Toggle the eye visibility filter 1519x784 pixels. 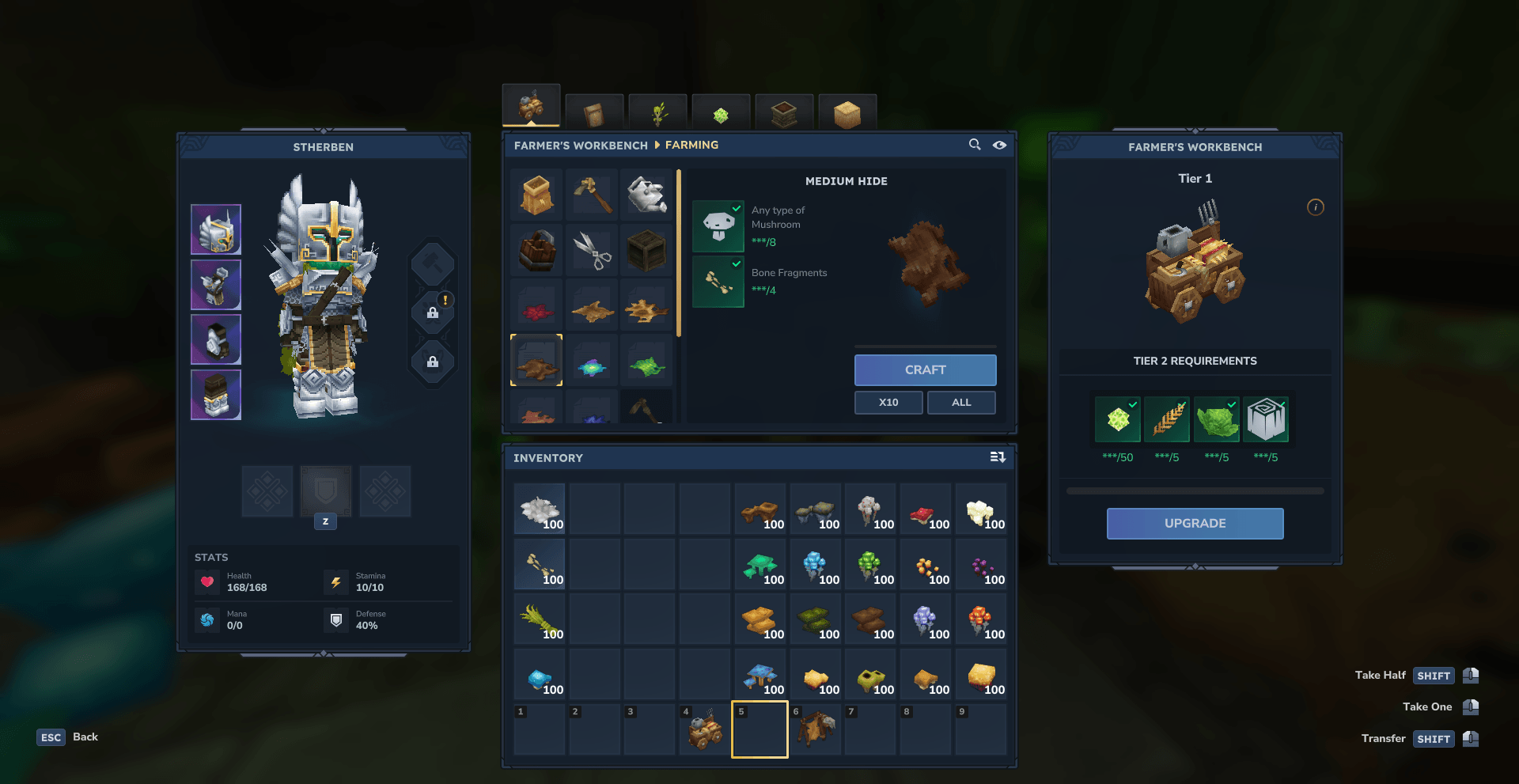[x=1000, y=145]
